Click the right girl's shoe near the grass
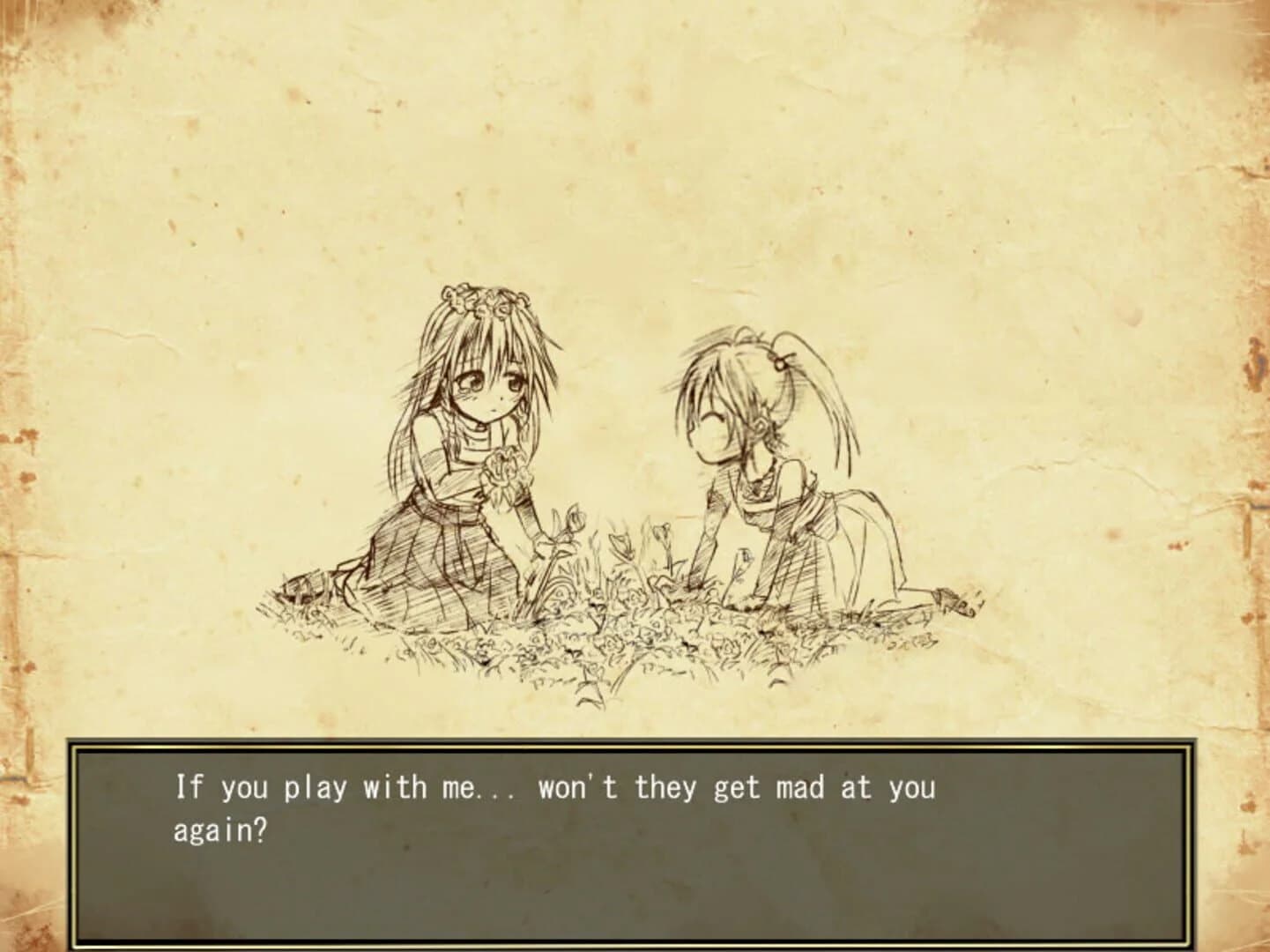Viewport: 1270px width, 952px height. point(946,598)
